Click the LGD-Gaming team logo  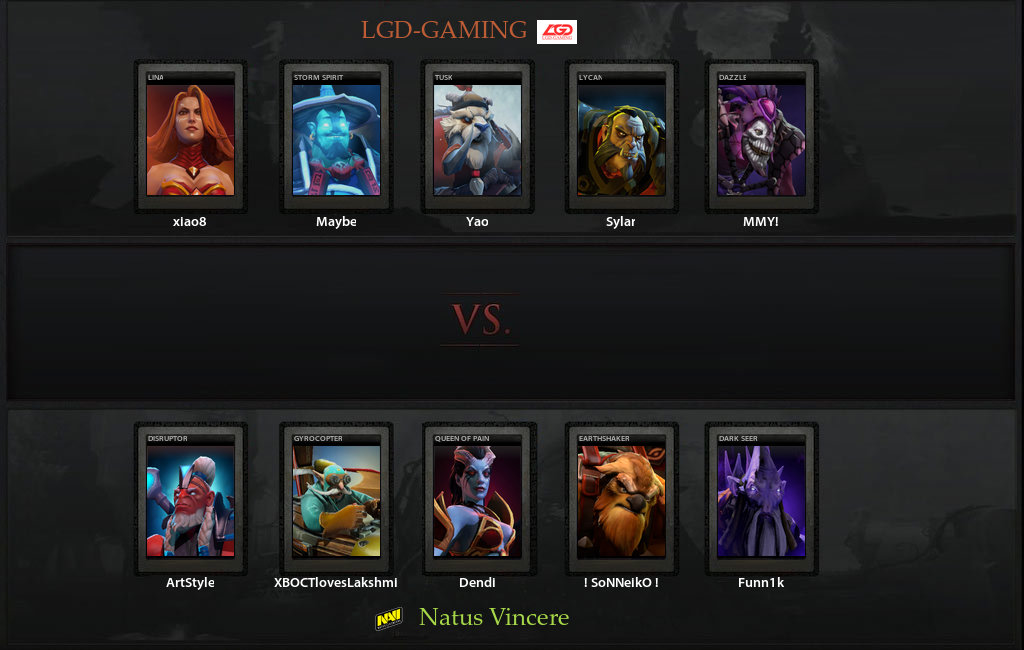pos(557,32)
